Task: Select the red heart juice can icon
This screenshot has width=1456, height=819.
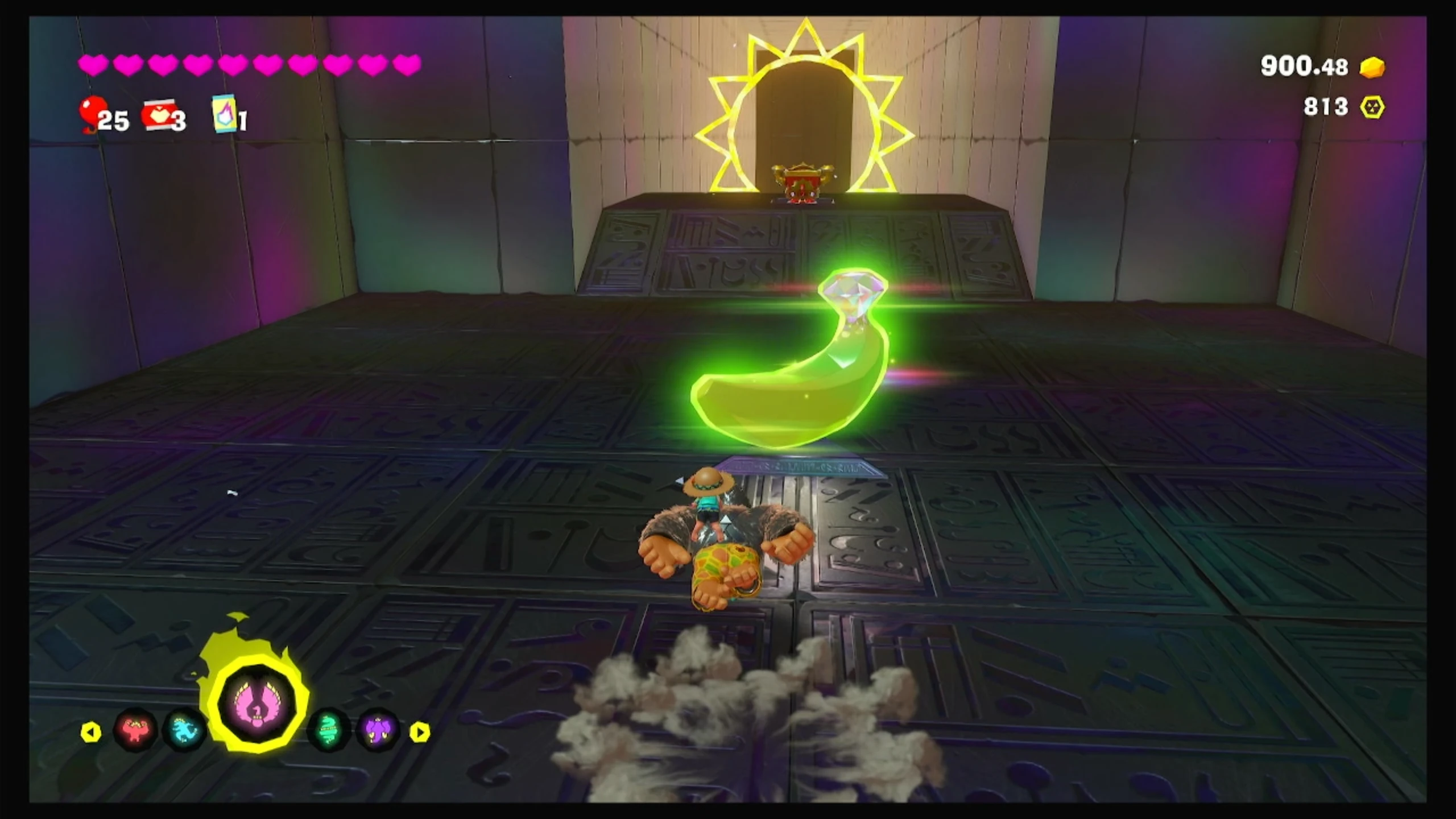Action: pyautogui.click(x=159, y=115)
